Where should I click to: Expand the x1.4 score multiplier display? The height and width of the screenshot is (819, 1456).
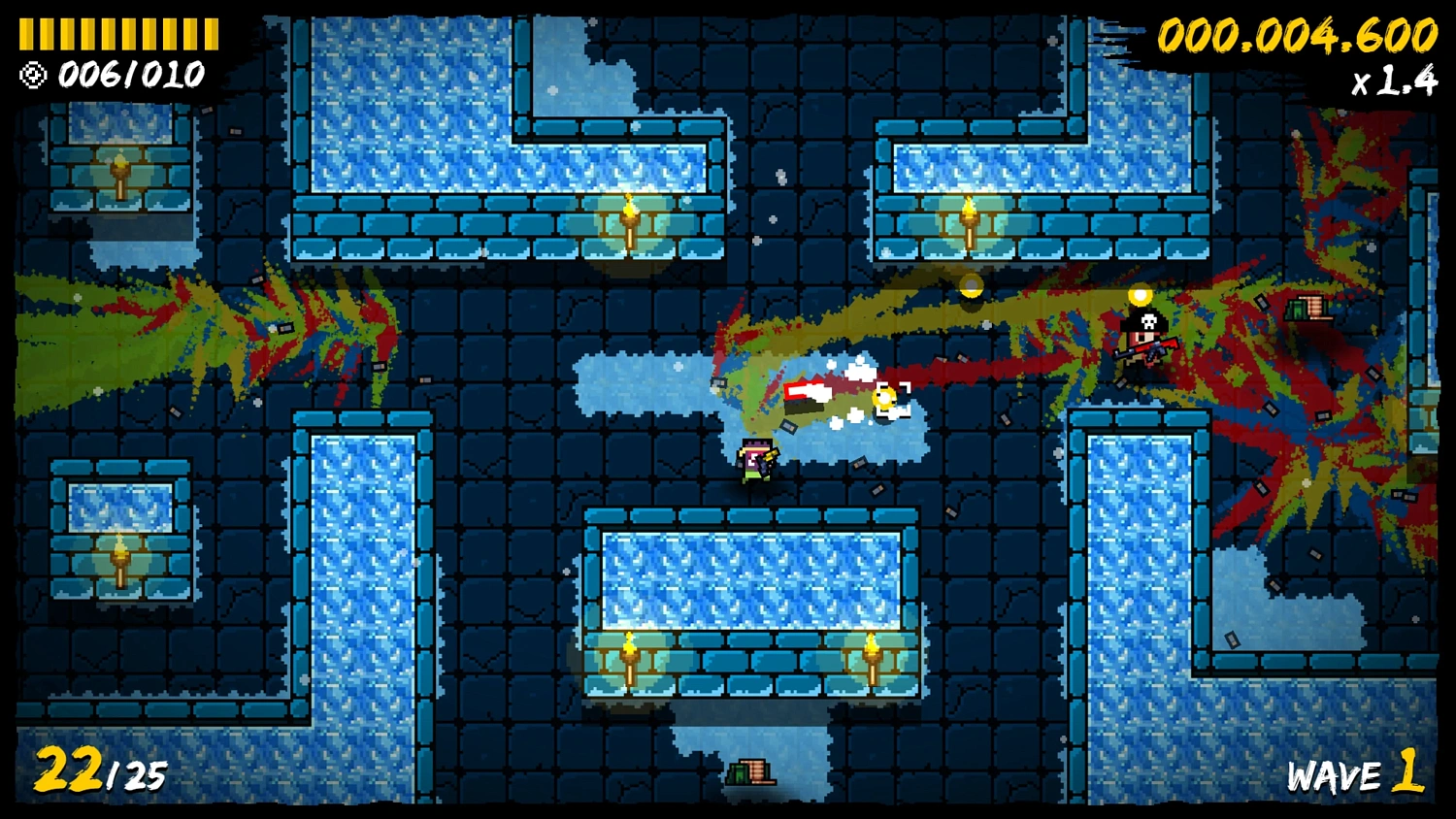click(1395, 83)
